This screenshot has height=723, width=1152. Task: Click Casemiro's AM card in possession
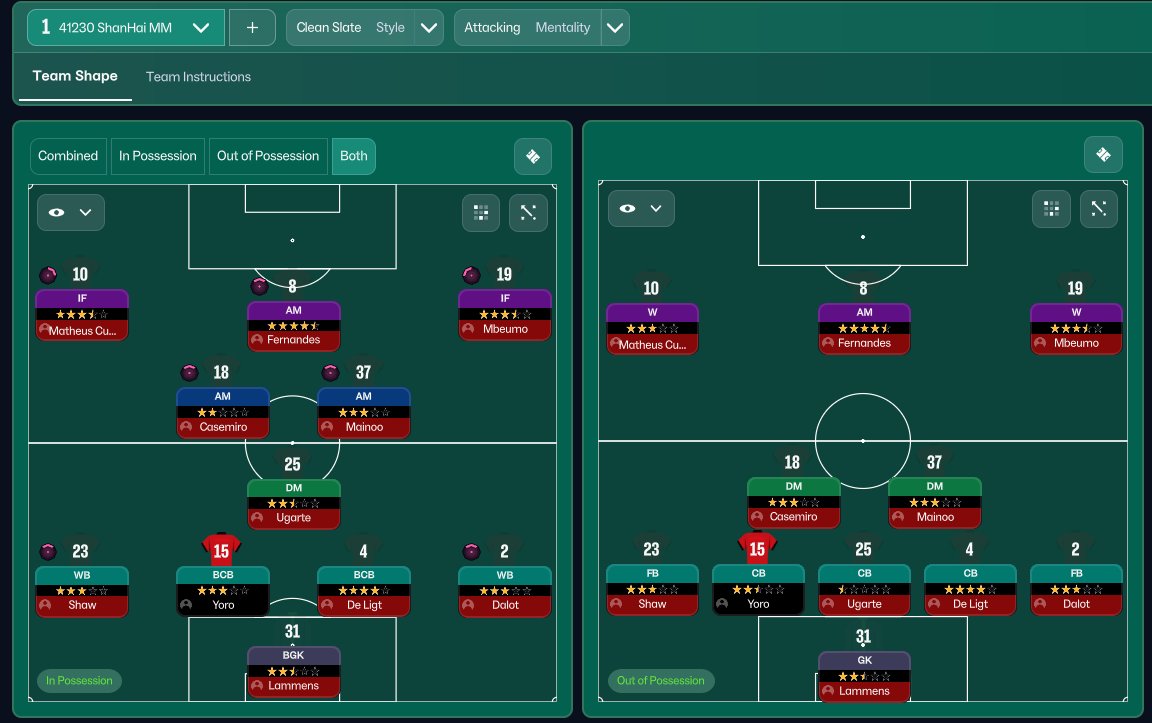(223, 413)
